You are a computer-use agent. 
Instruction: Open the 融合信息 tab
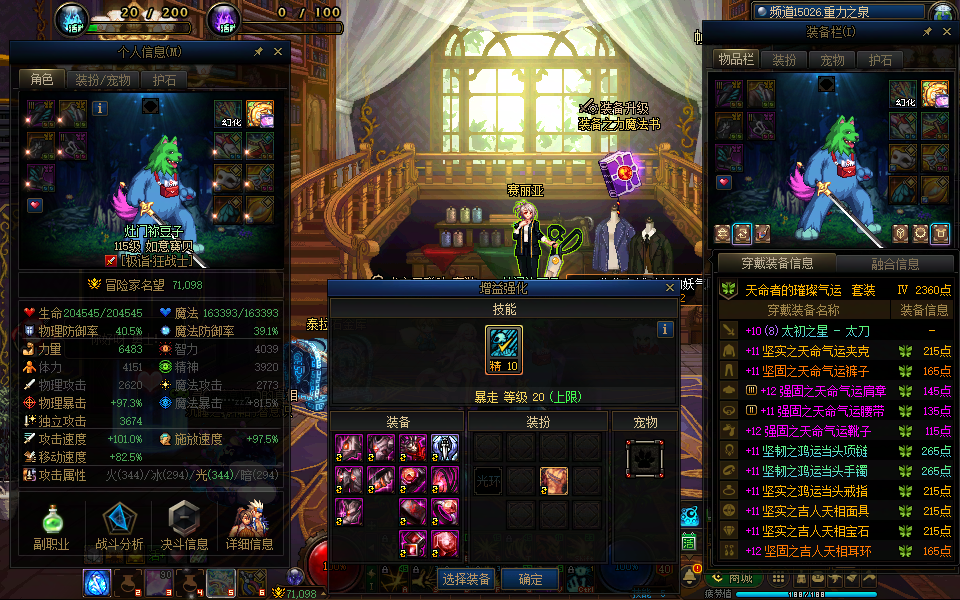click(x=894, y=264)
